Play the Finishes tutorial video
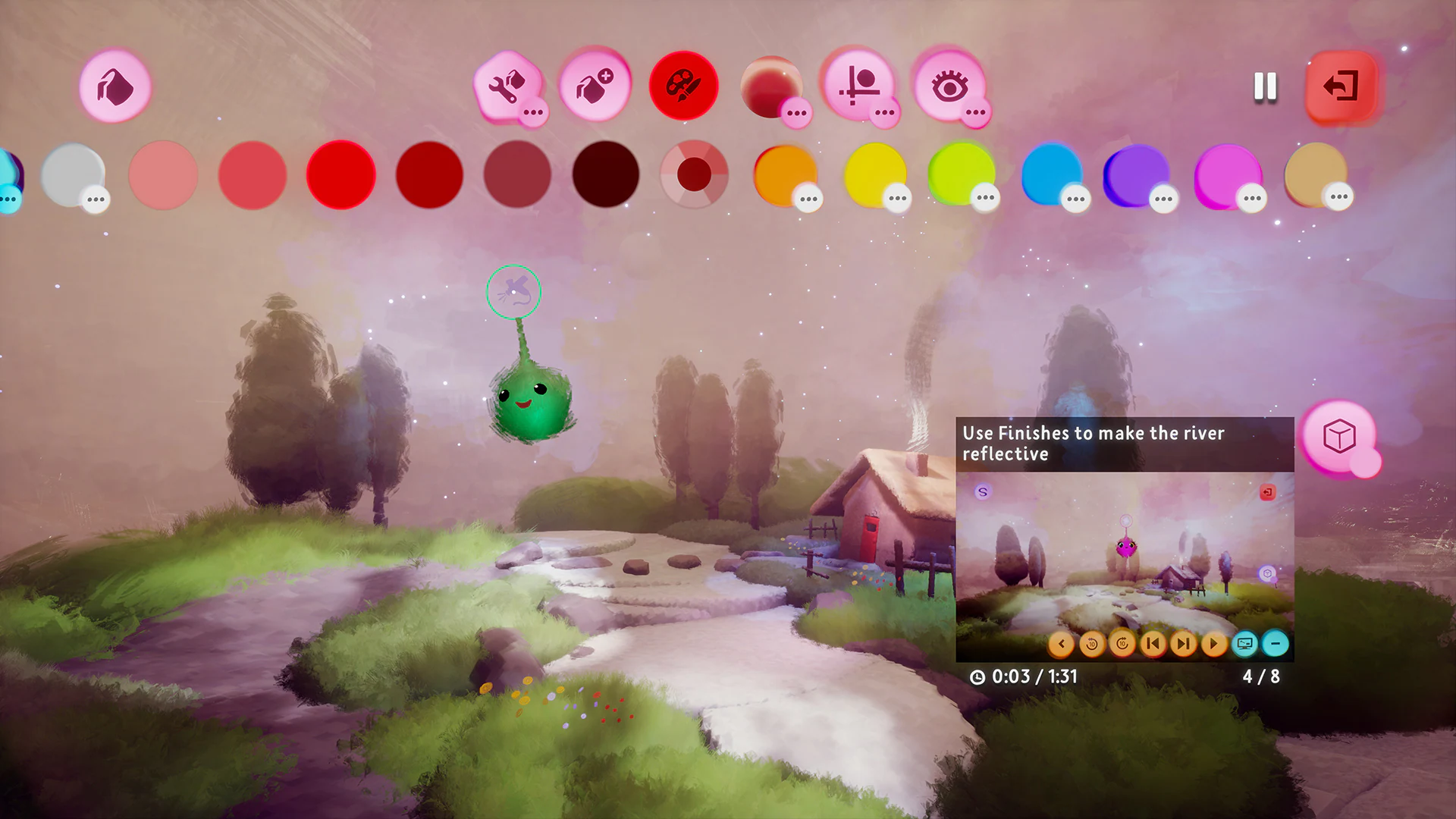 click(1213, 644)
